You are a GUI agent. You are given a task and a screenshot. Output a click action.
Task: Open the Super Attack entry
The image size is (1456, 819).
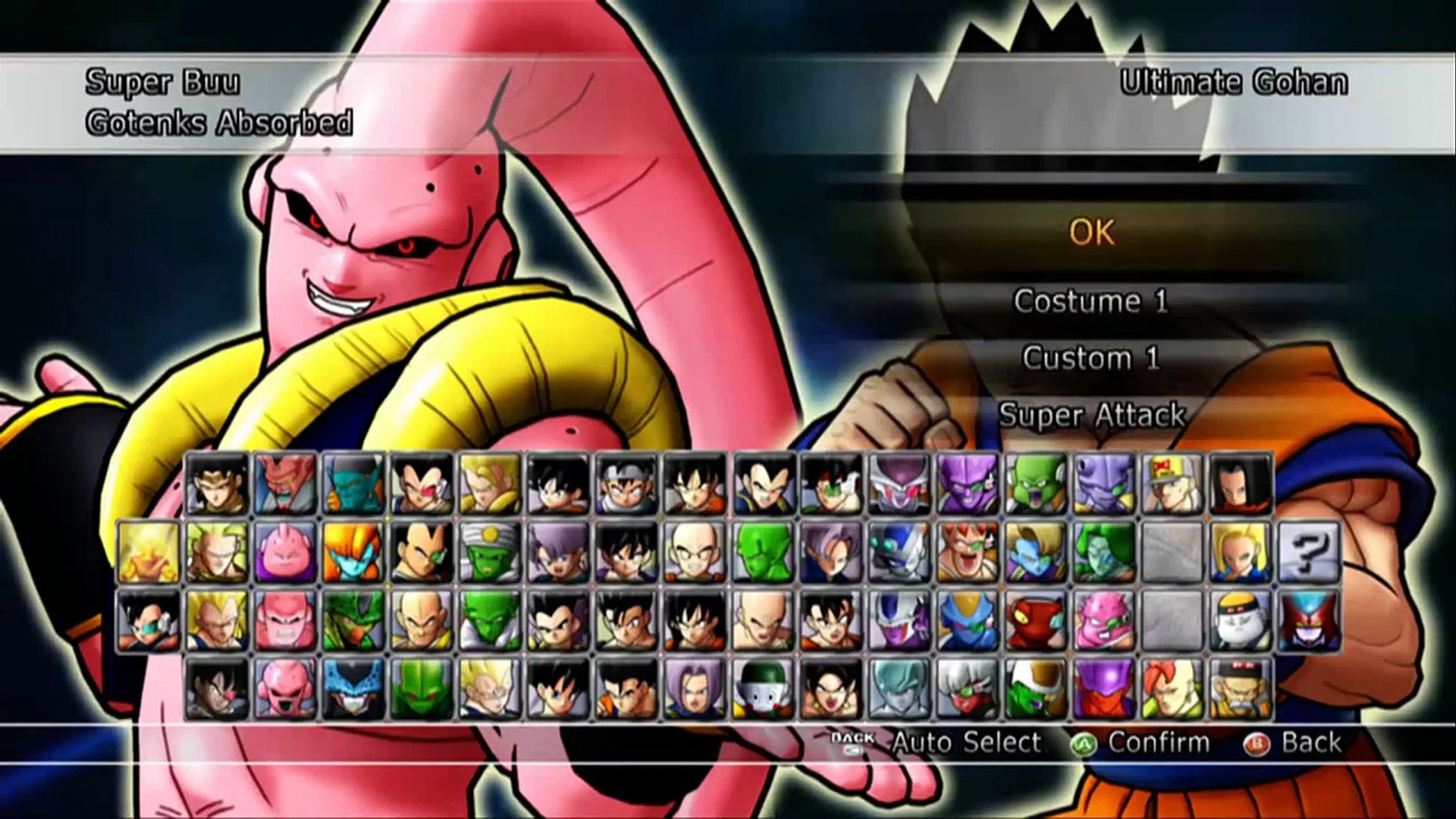click(1091, 415)
